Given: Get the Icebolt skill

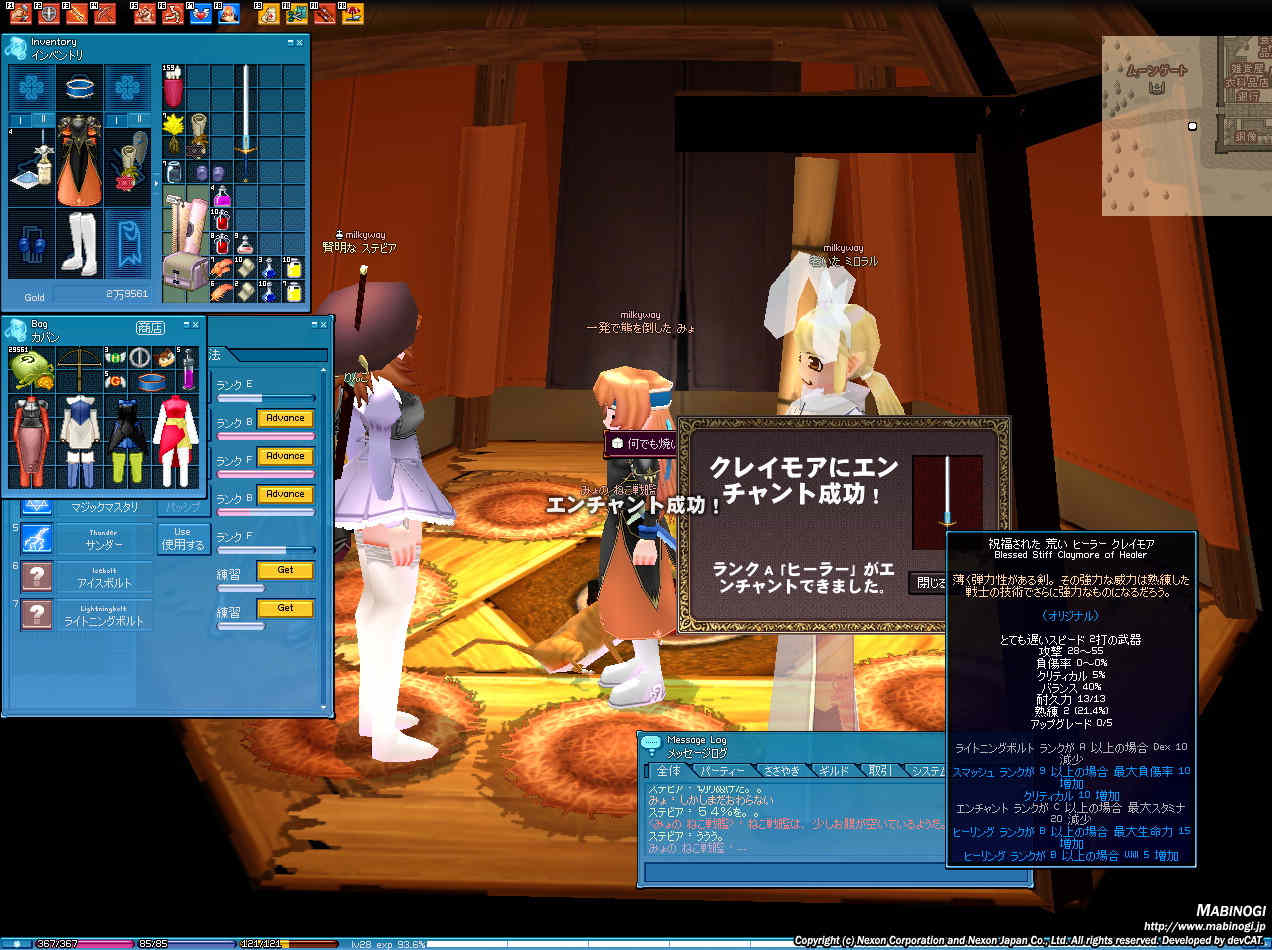Looking at the screenshot, I should [285, 570].
